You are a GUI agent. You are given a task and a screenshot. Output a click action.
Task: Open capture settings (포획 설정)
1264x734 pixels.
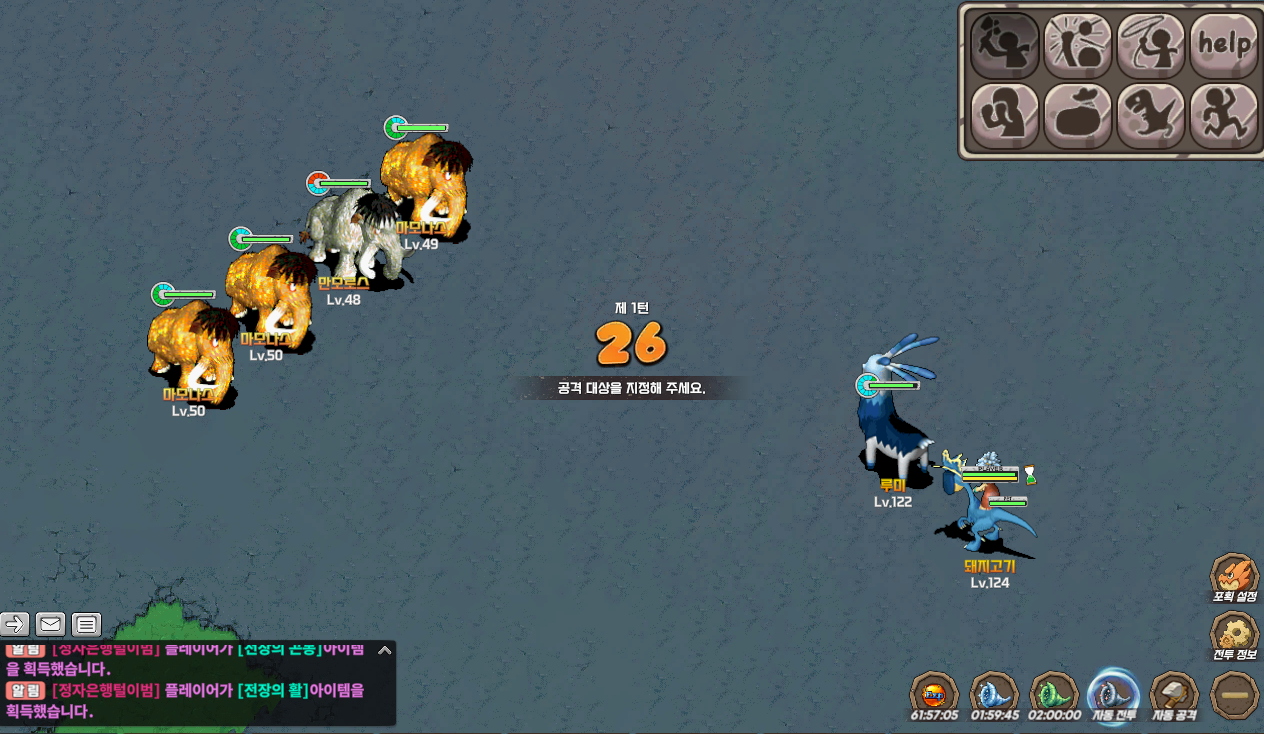coord(1234,577)
